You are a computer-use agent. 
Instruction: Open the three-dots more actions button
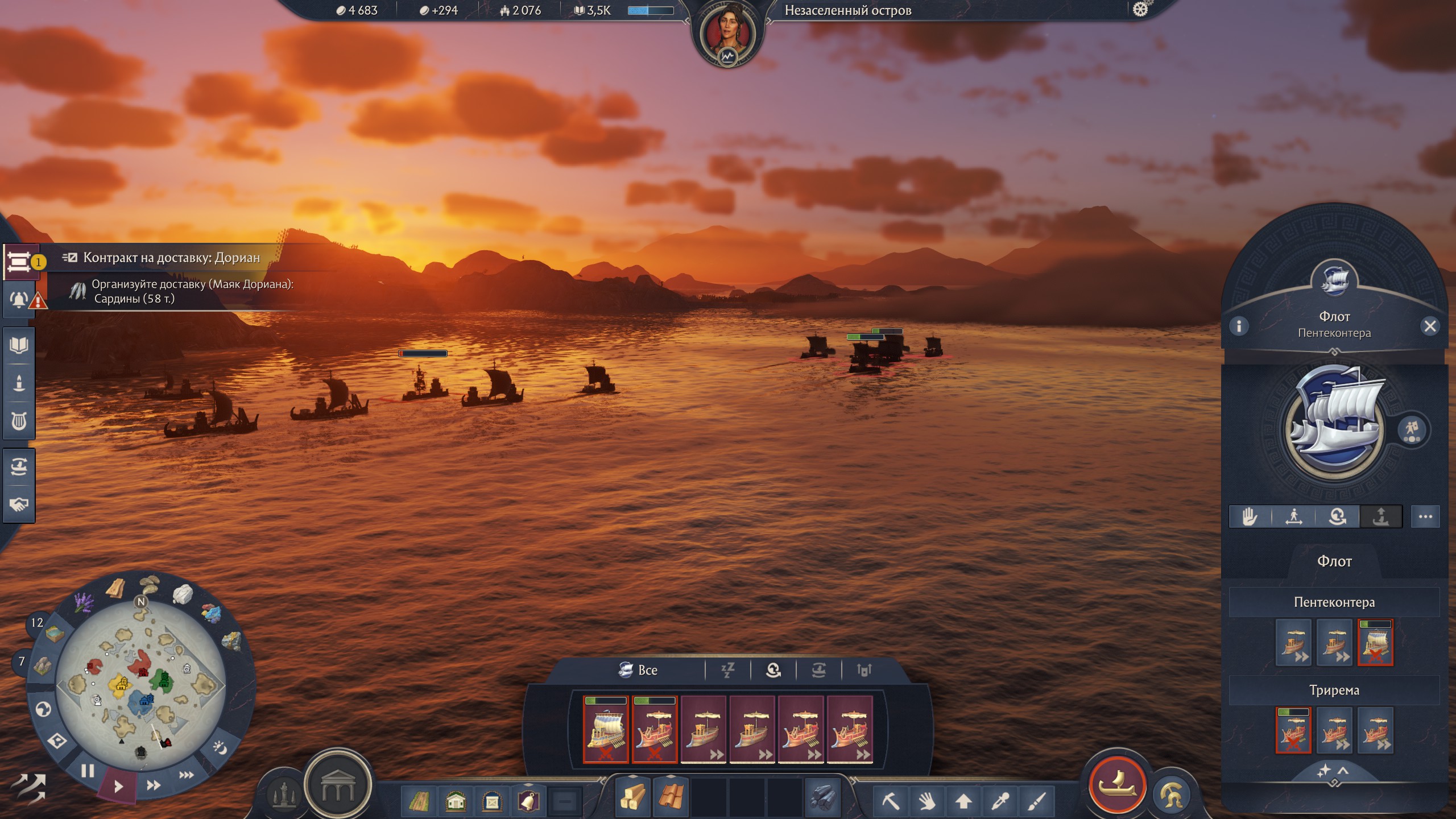pos(1425,516)
